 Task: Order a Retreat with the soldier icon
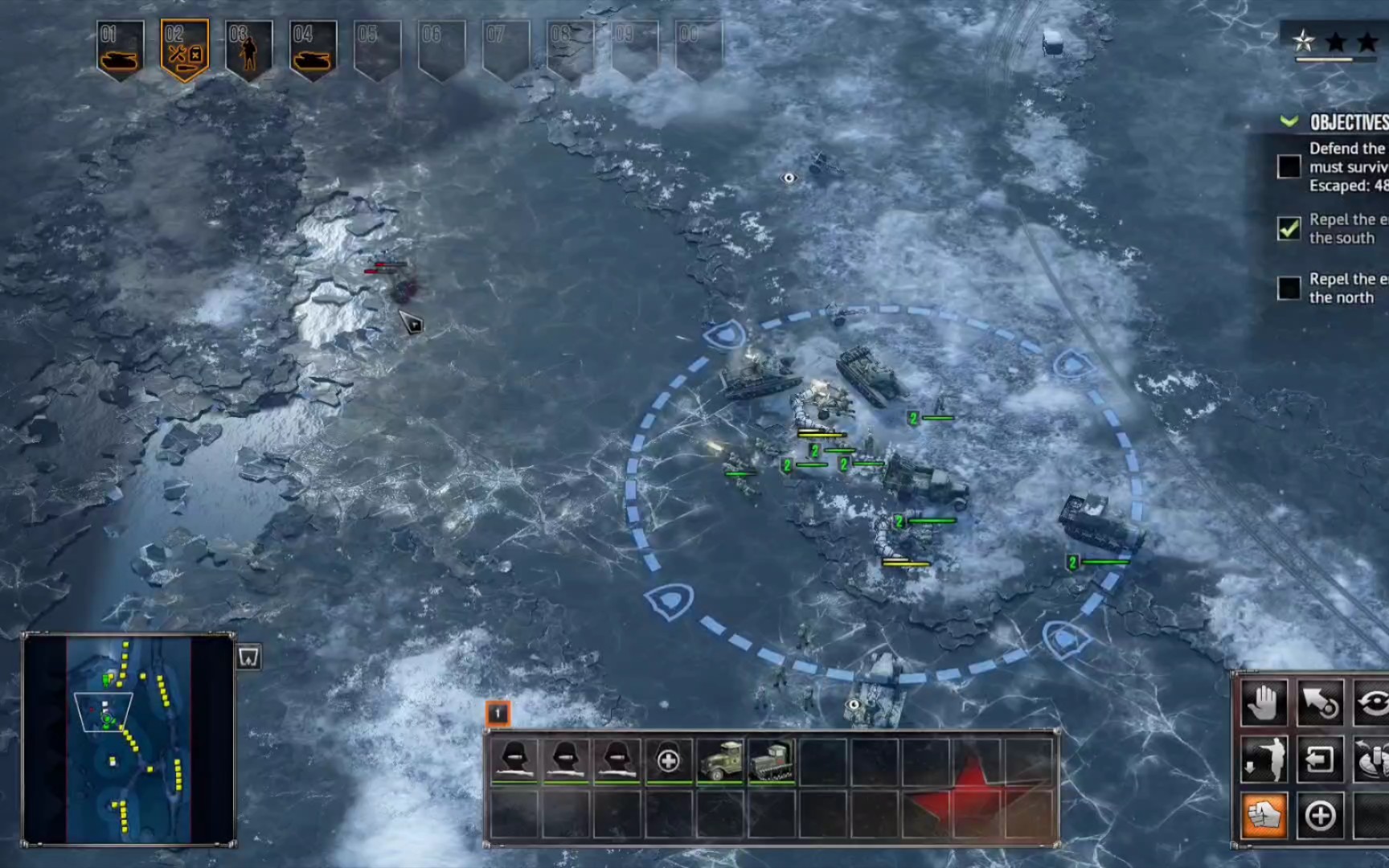pos(1265,759)
